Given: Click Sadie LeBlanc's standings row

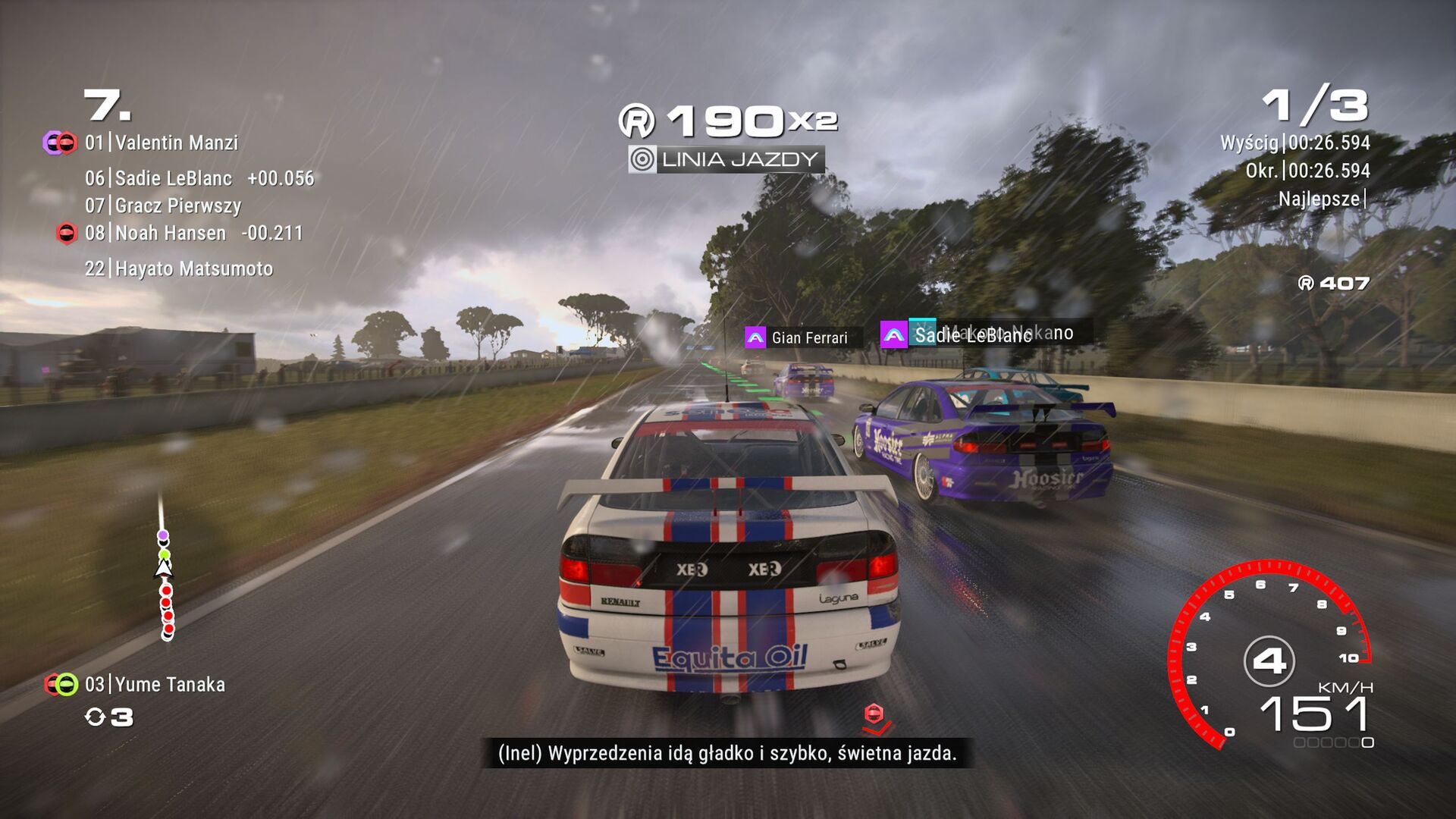Looking at the screenshot, I should 199,178.
